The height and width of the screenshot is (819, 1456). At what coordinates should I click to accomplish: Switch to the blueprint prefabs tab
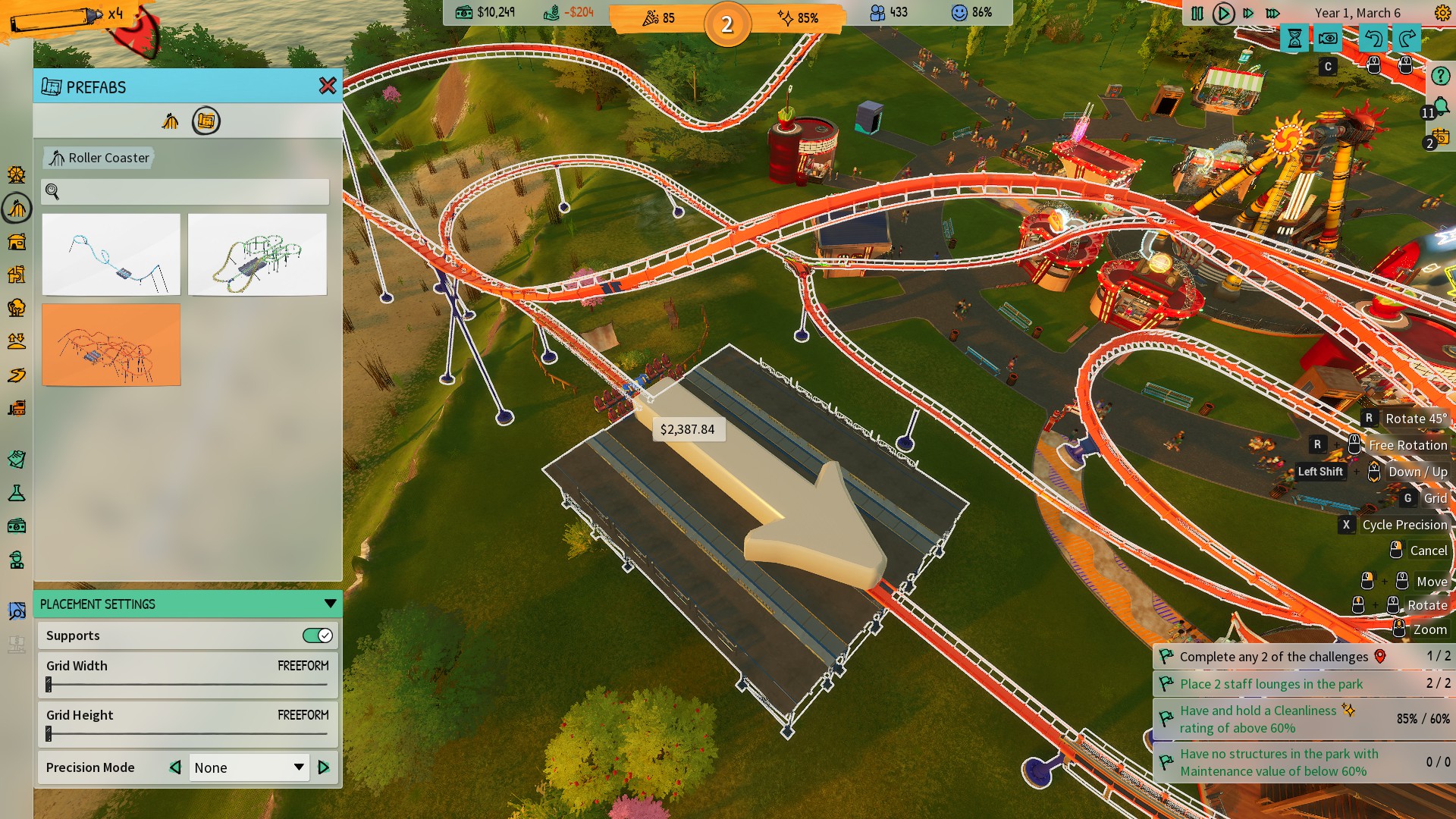pyautogui.click(x=206, y=121)
